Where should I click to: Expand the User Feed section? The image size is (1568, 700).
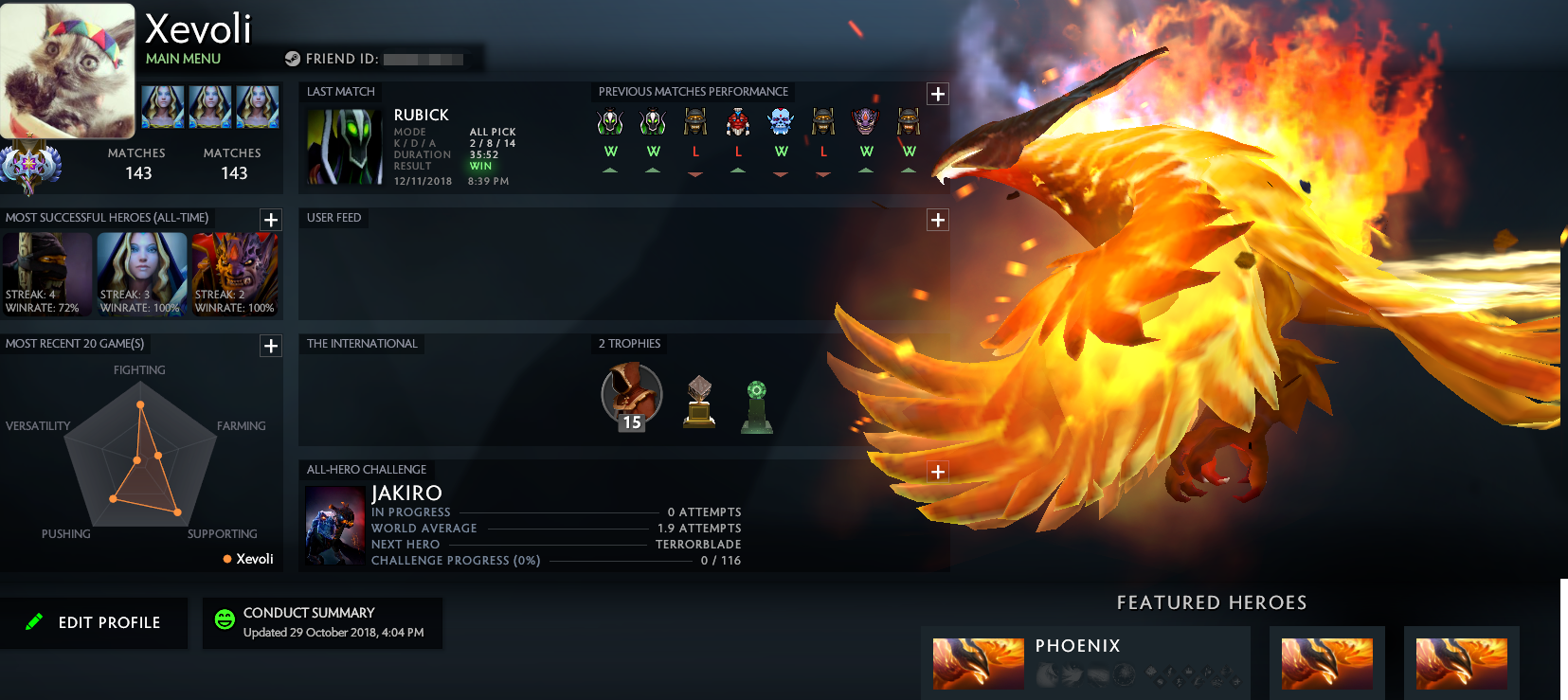[x=937, y=220]
